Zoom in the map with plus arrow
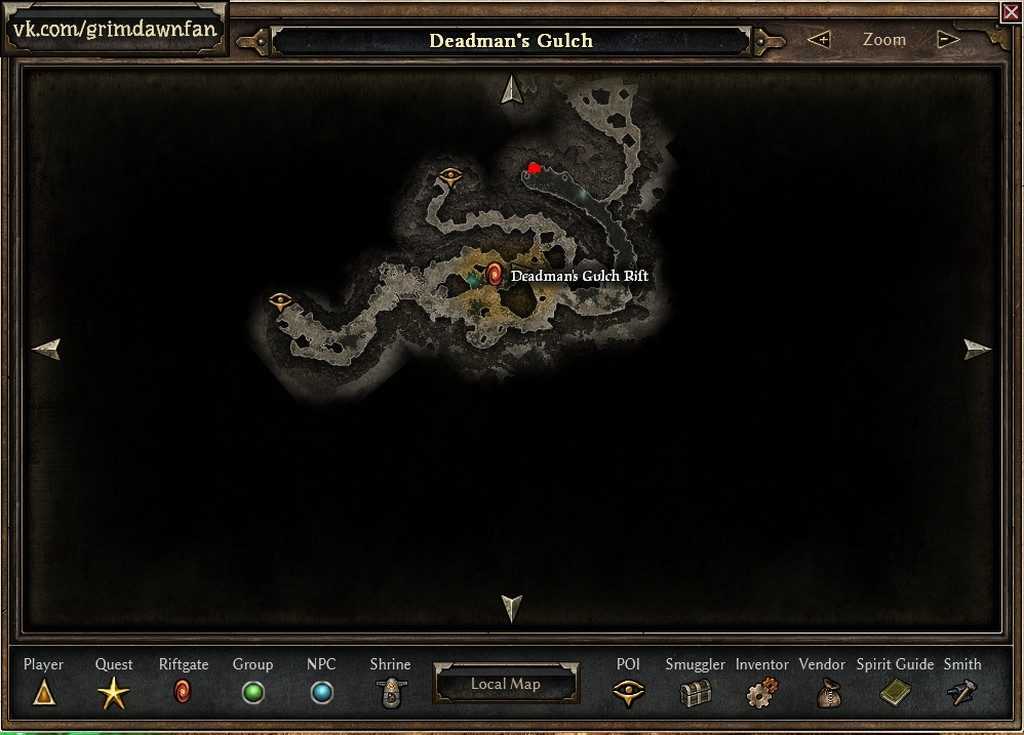This screenshot has width=1024, height=735. [819, 40]
